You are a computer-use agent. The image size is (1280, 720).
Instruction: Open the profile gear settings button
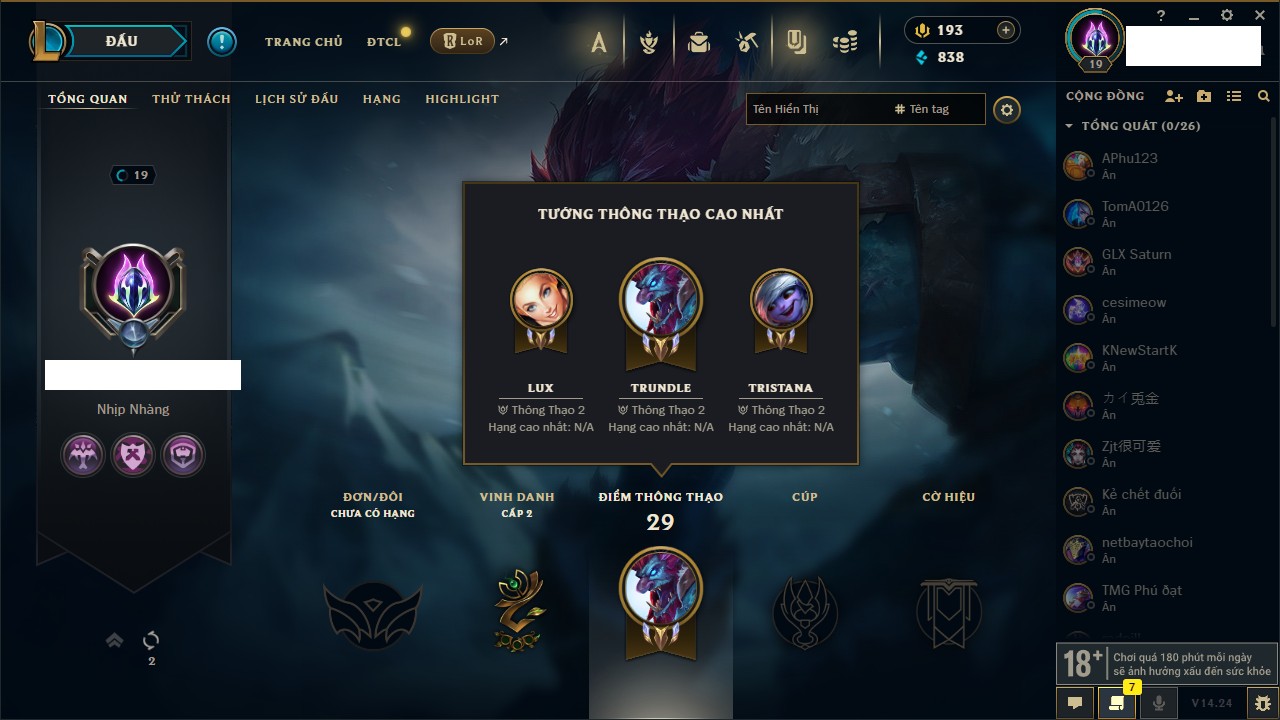pos(1007,110)
